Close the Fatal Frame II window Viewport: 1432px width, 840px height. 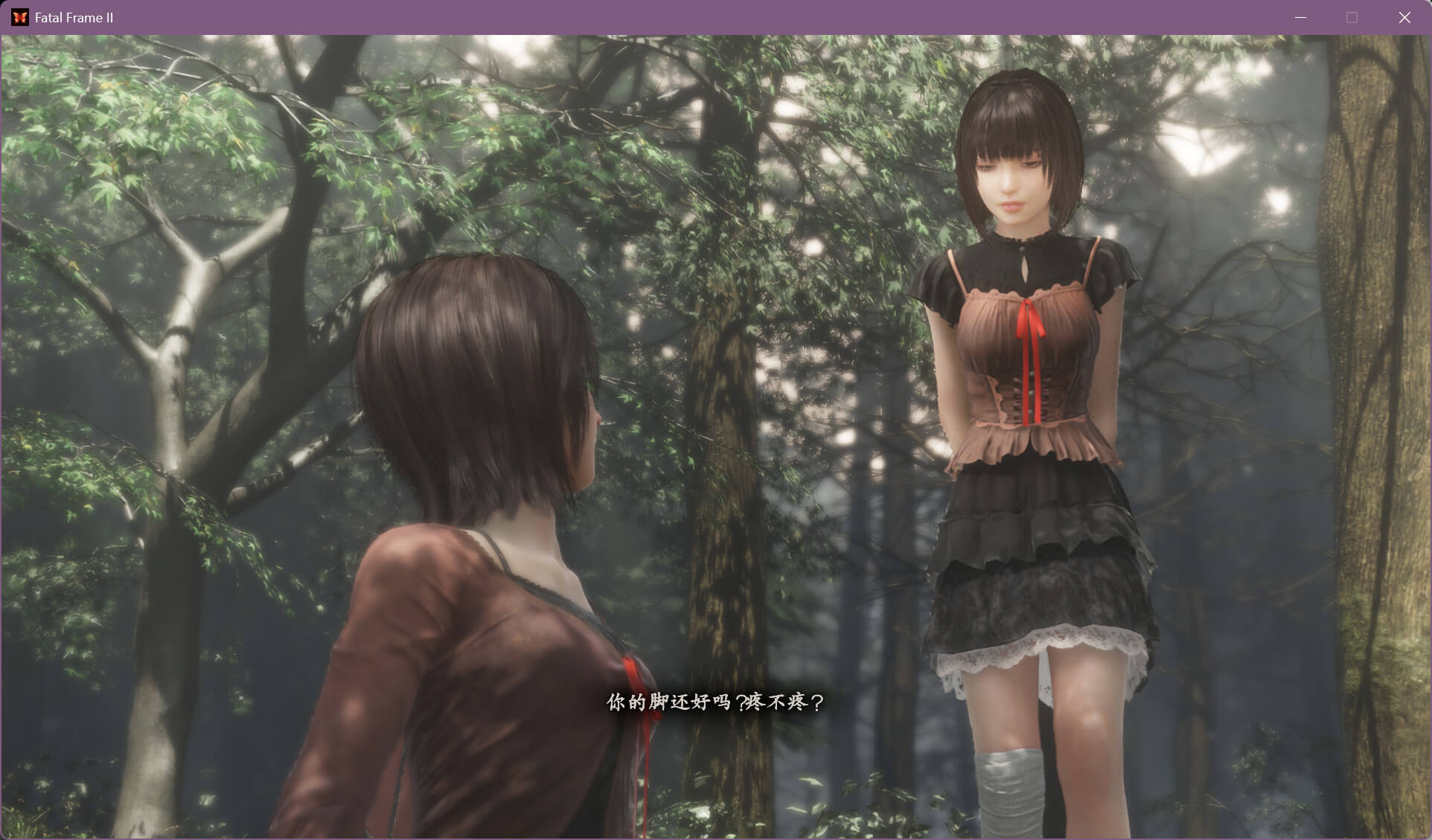[x=1404, y=17]
